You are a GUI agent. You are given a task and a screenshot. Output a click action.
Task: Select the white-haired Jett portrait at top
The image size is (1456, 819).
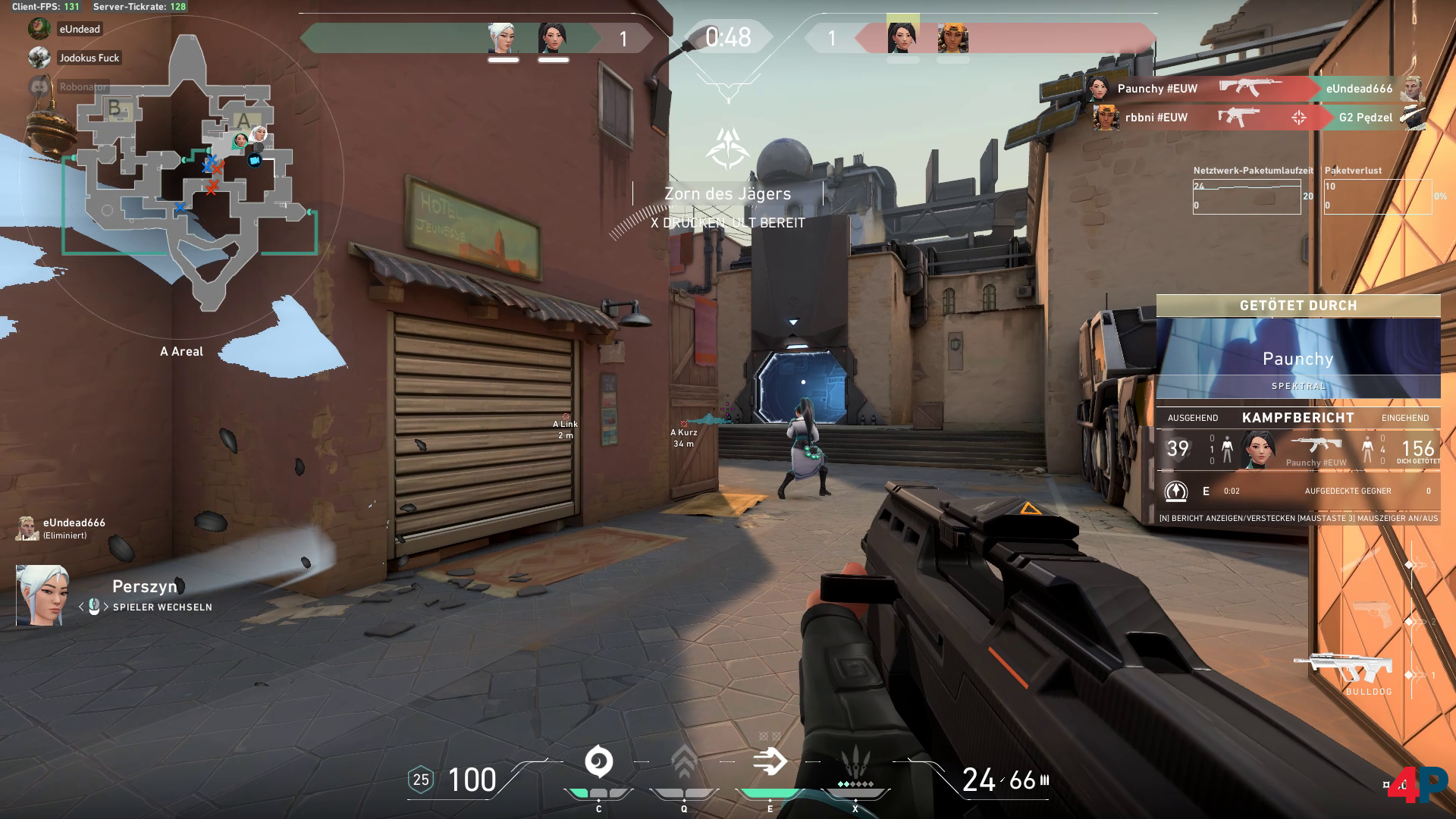click(x=503, y=38)
